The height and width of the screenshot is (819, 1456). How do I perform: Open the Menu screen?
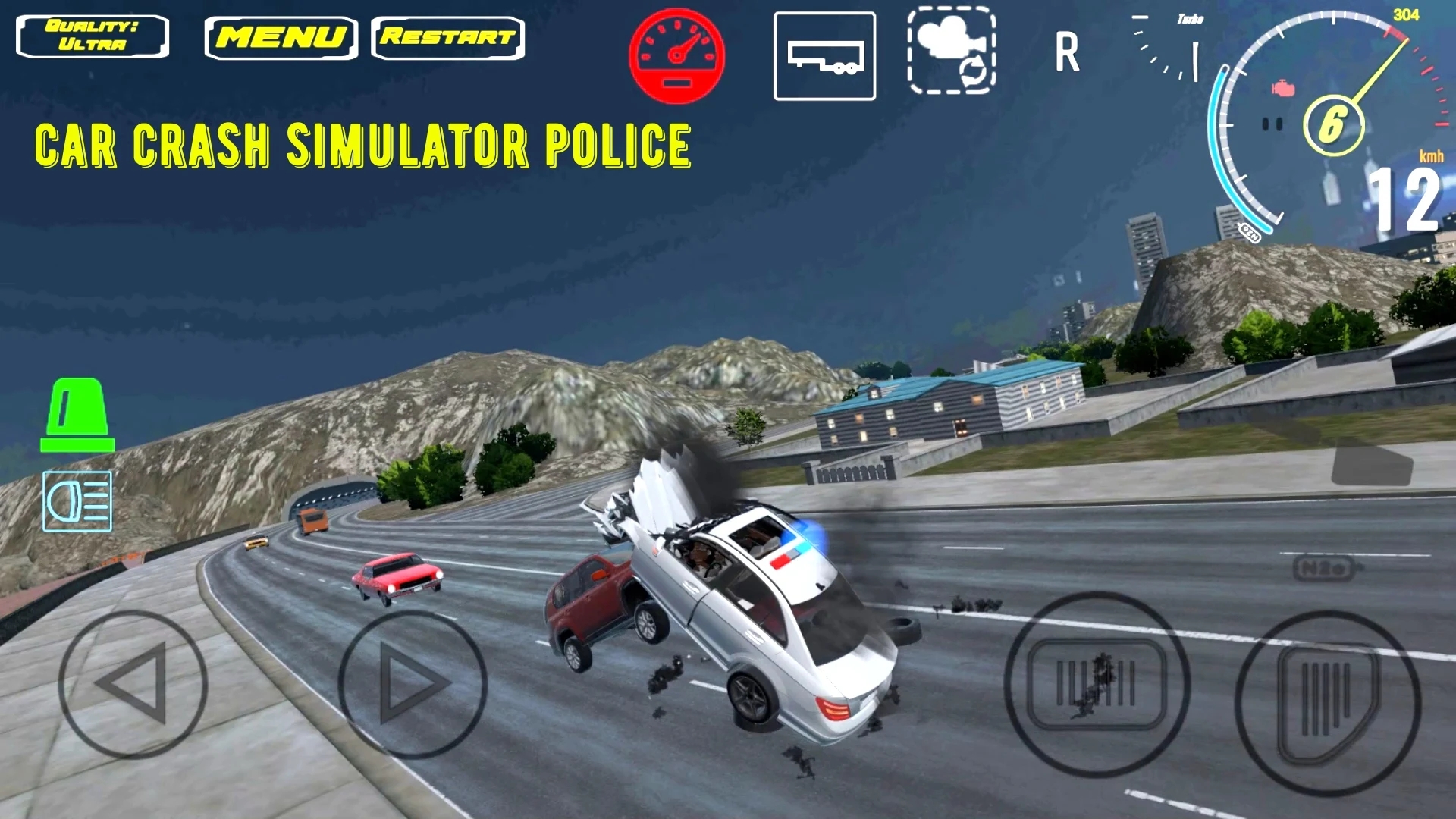(282, 36)
